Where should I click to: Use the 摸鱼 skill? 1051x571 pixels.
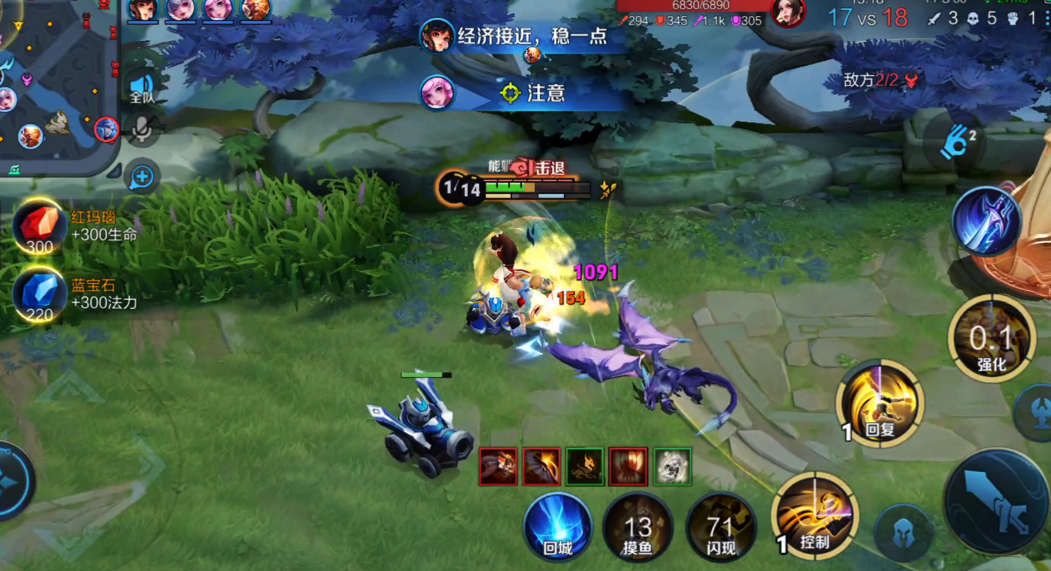pyautogui.click(x=637, y=526)
